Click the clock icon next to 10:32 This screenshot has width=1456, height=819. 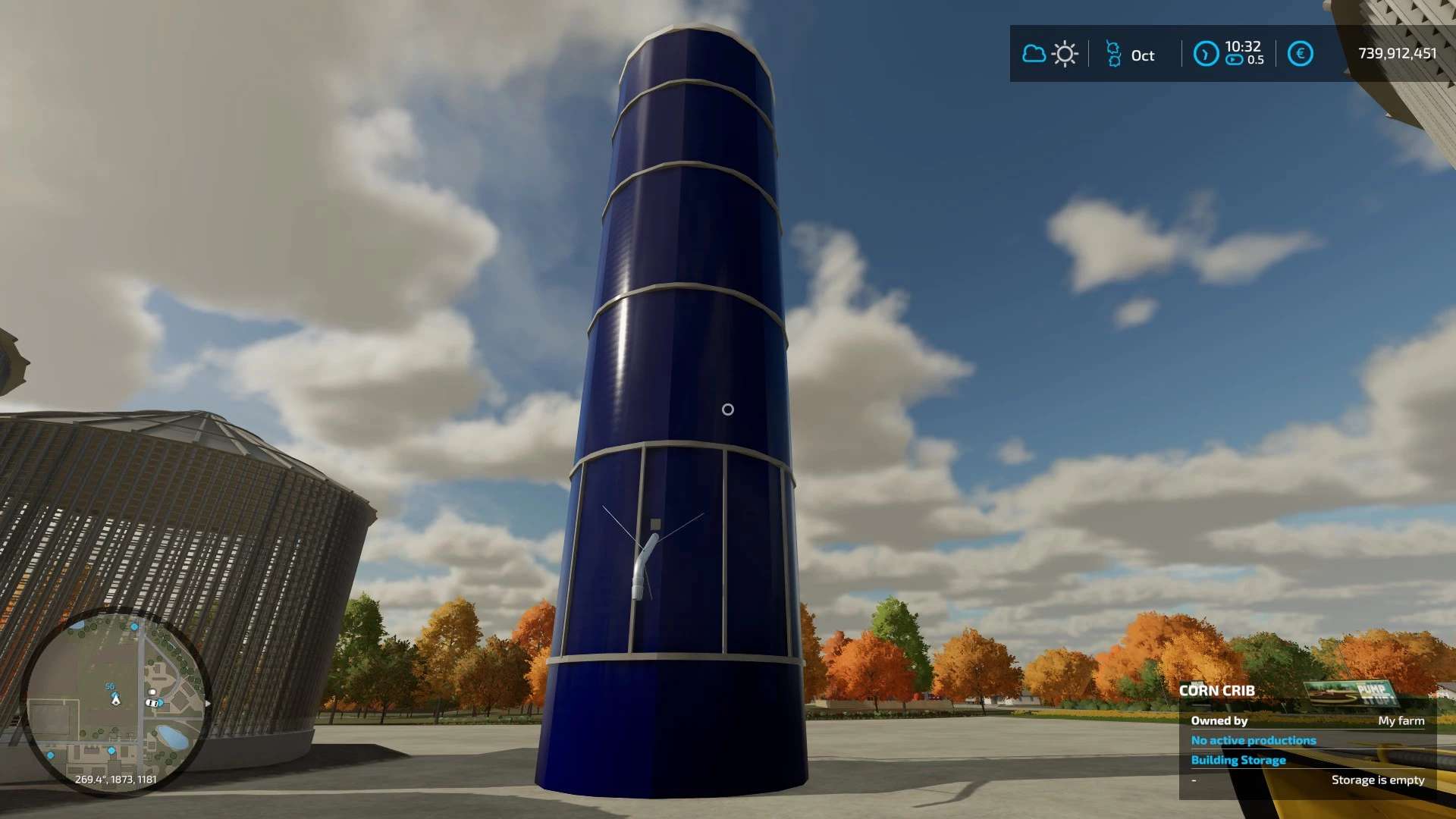(1206, 53)
